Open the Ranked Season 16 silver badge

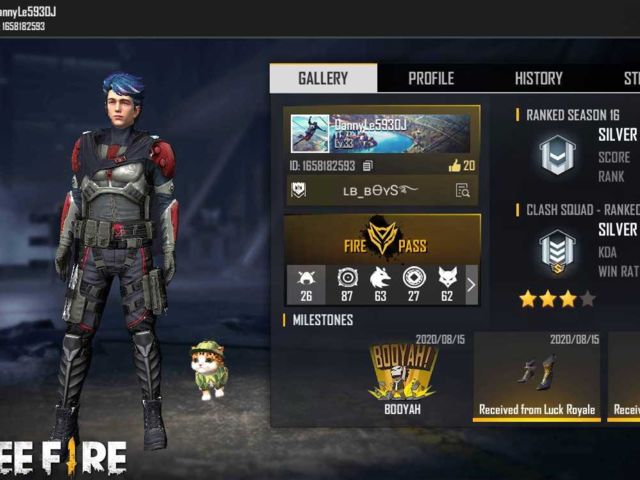point(556,156)
